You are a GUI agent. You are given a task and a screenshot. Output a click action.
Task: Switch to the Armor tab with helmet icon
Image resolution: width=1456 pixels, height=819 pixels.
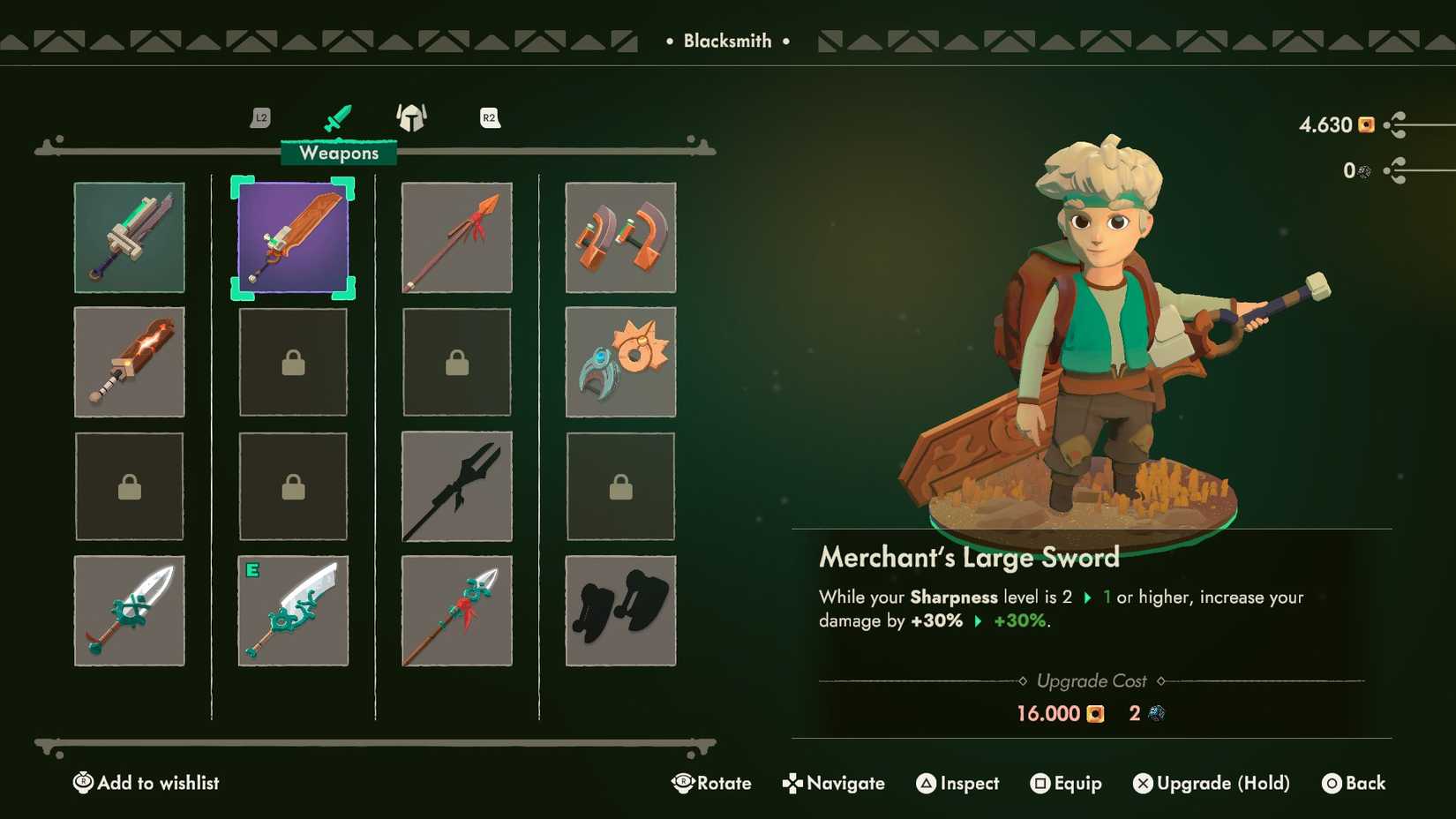coord(411,117)
